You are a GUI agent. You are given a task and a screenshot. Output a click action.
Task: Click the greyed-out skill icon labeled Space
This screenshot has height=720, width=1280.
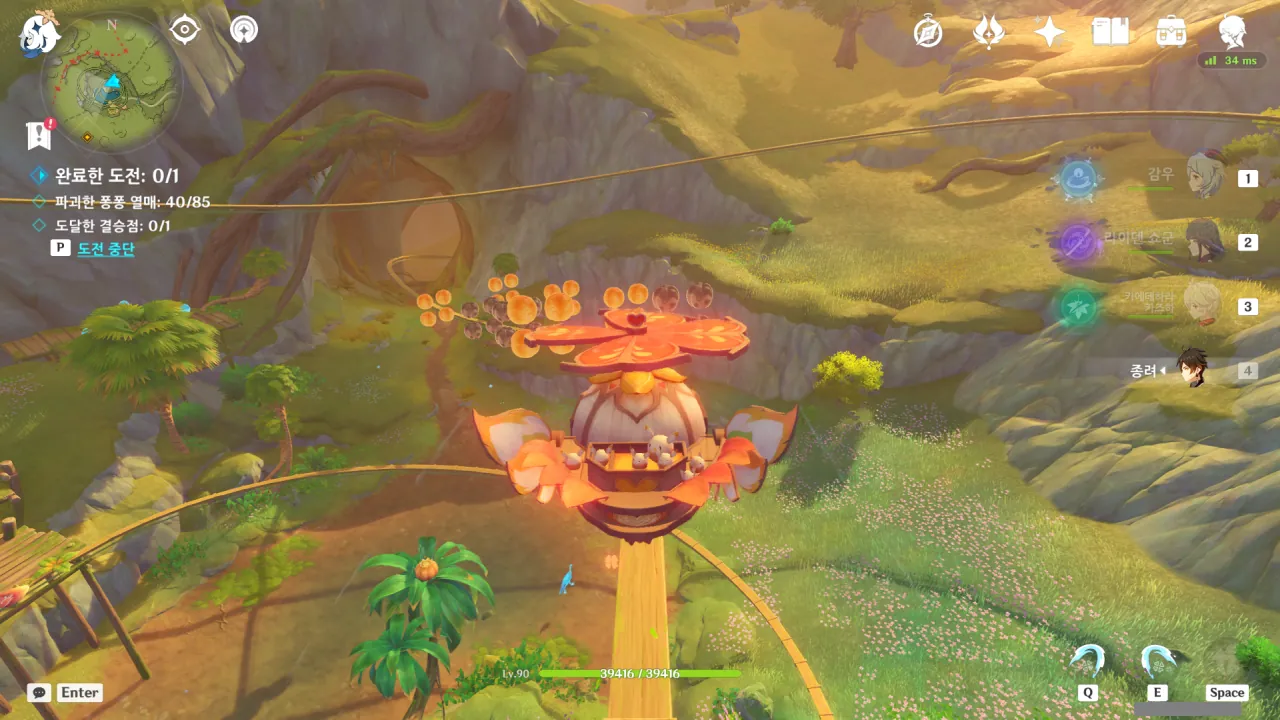coord(1226,661)
